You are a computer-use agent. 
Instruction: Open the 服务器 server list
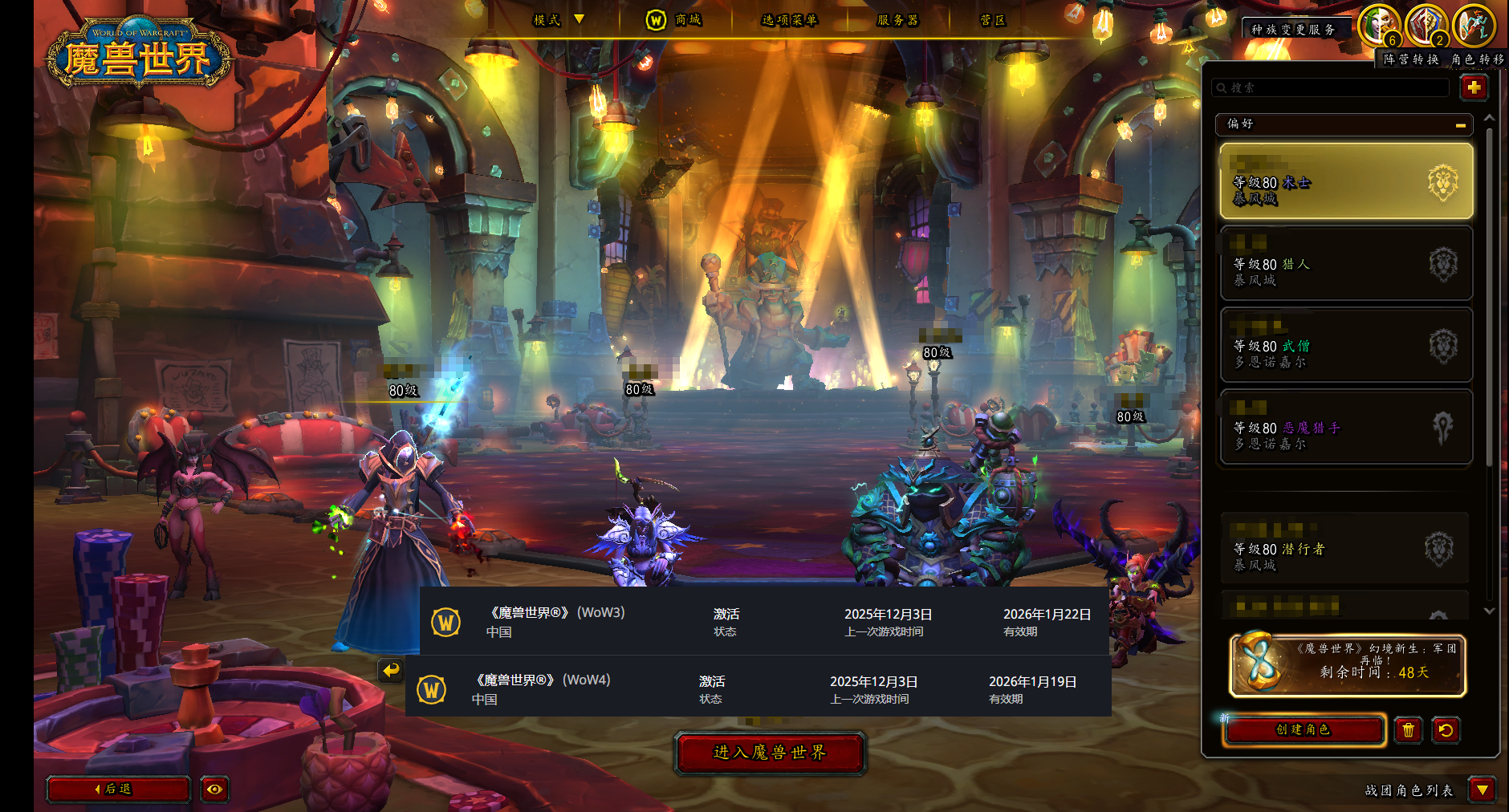click(897, 20)
